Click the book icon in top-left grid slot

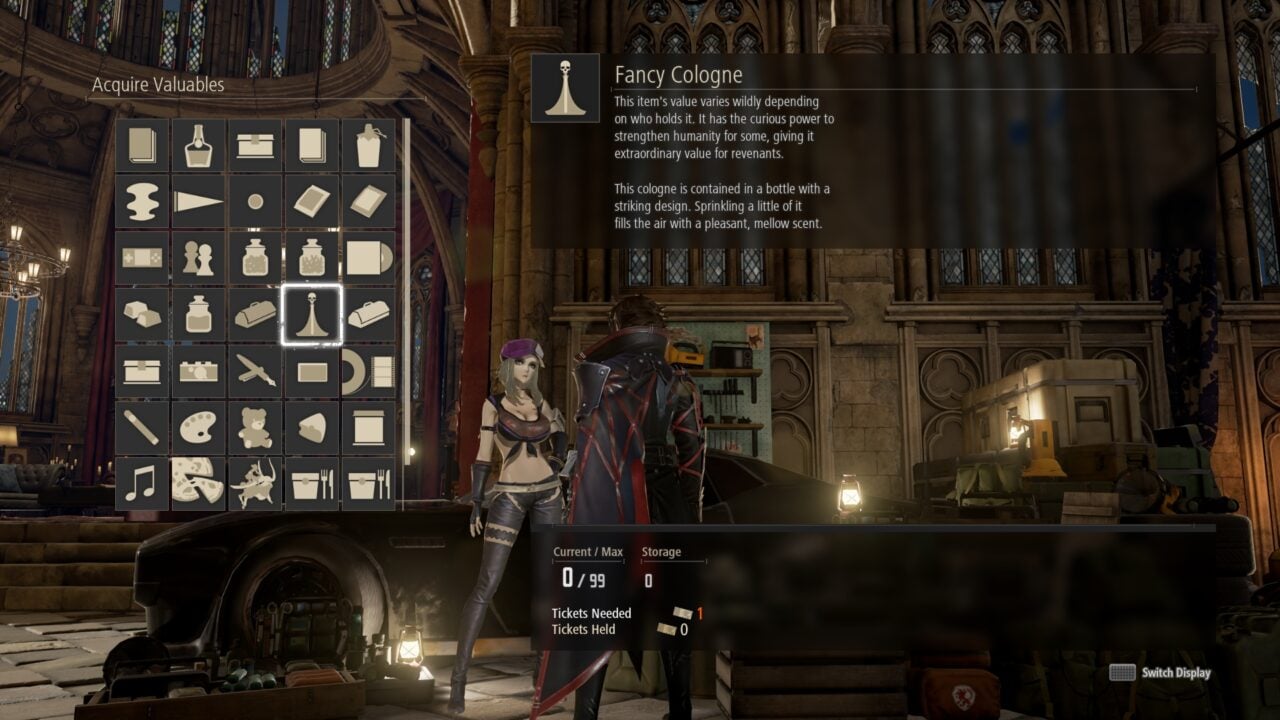click(142, 145)
